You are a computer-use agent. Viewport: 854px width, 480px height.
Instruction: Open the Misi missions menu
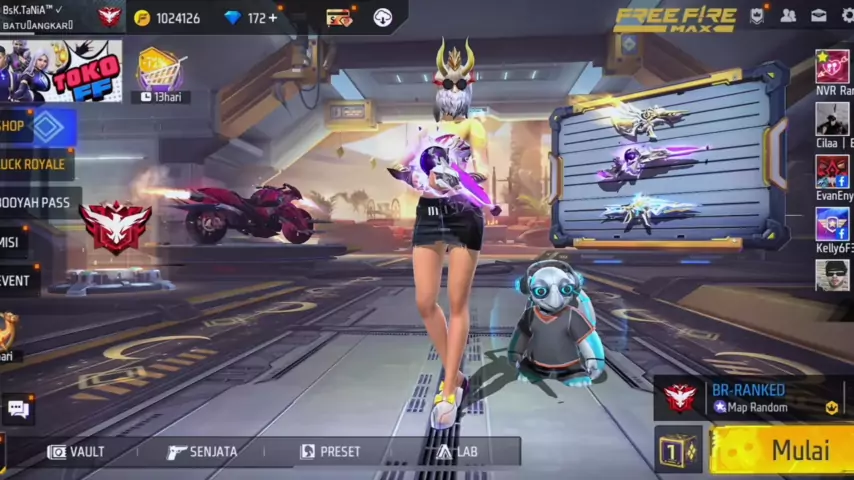tap(10, 242)
